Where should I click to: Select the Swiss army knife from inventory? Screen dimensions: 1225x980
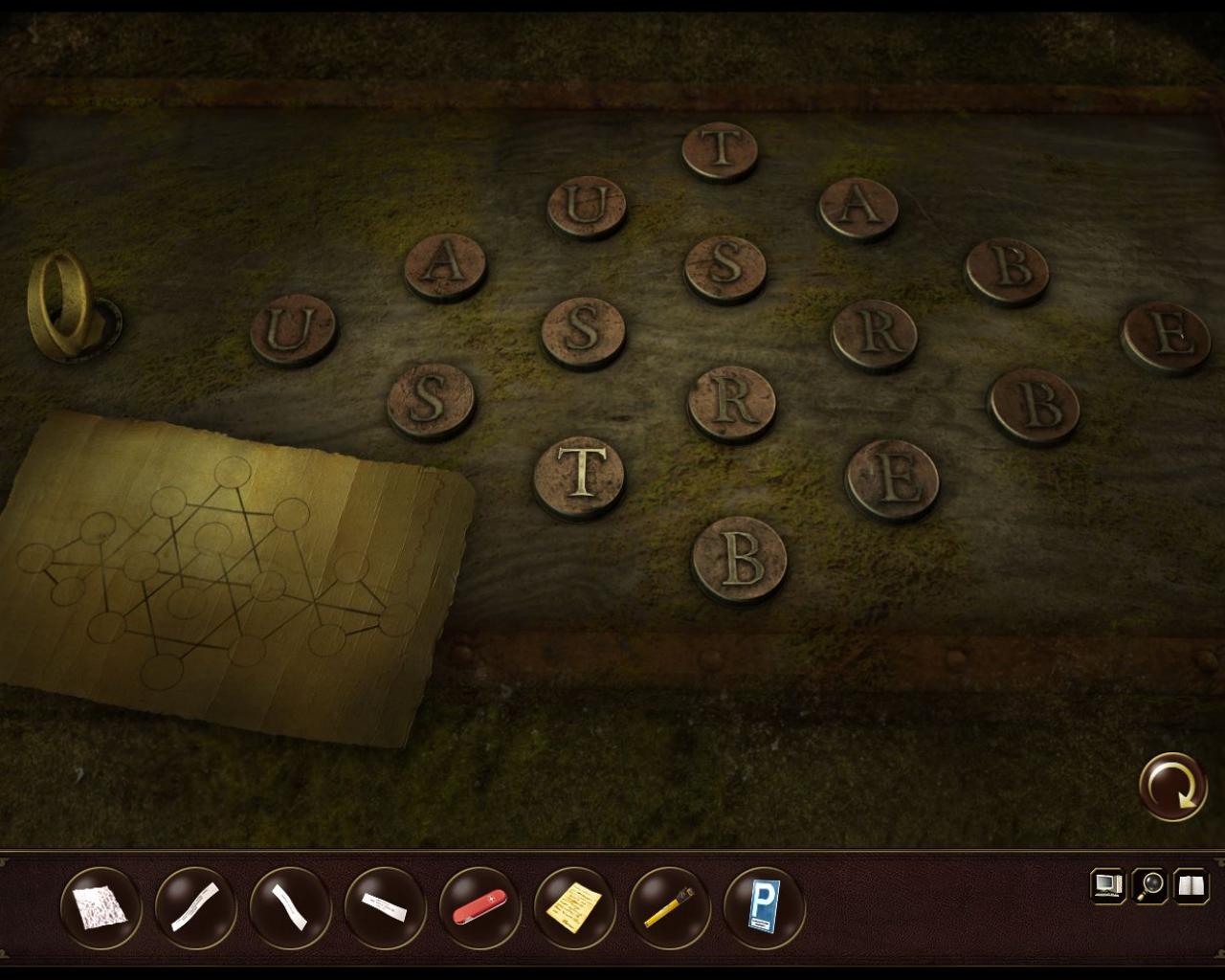[x=479, y=904]
